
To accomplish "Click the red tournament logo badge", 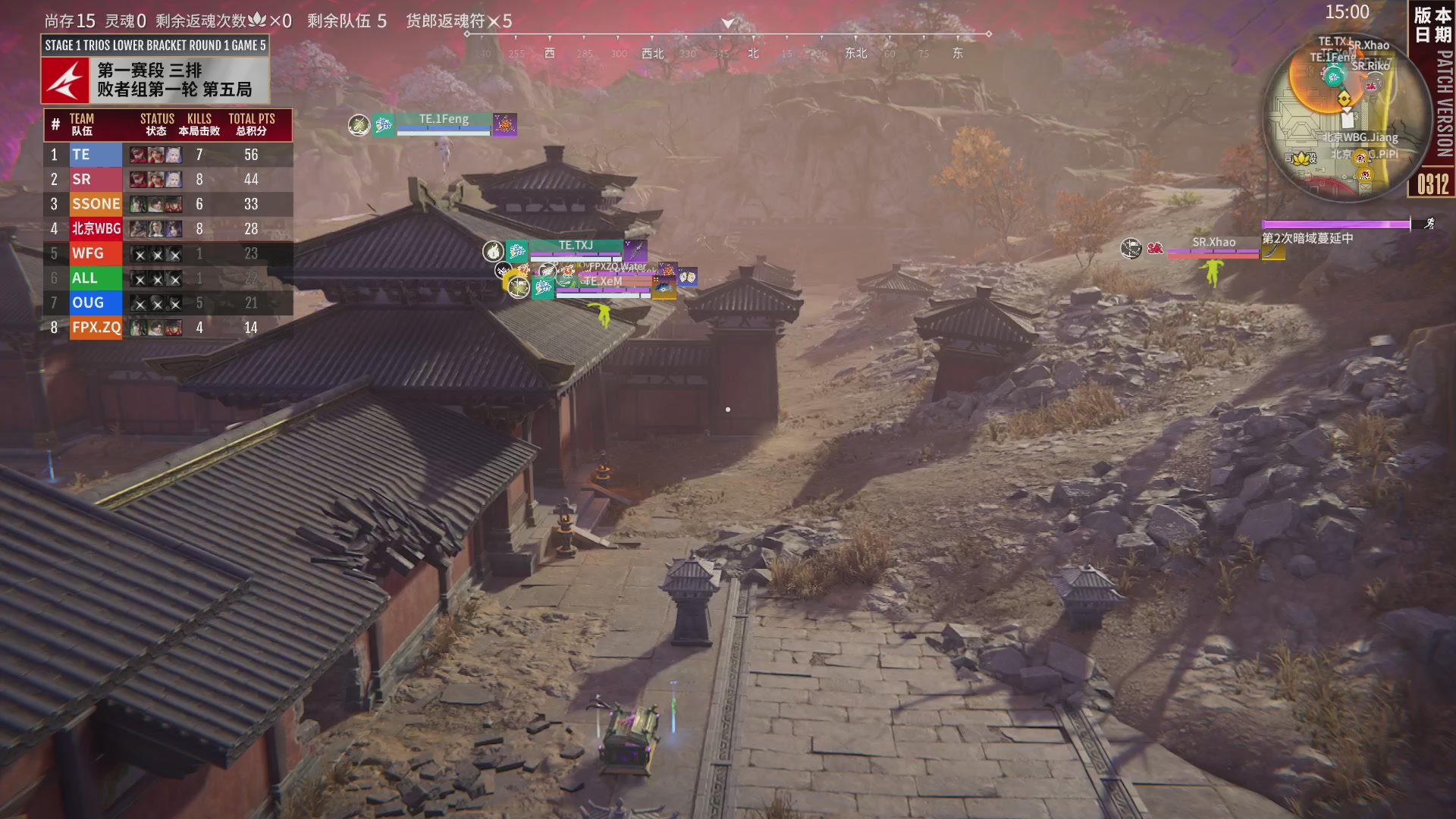I will point(66,80).
